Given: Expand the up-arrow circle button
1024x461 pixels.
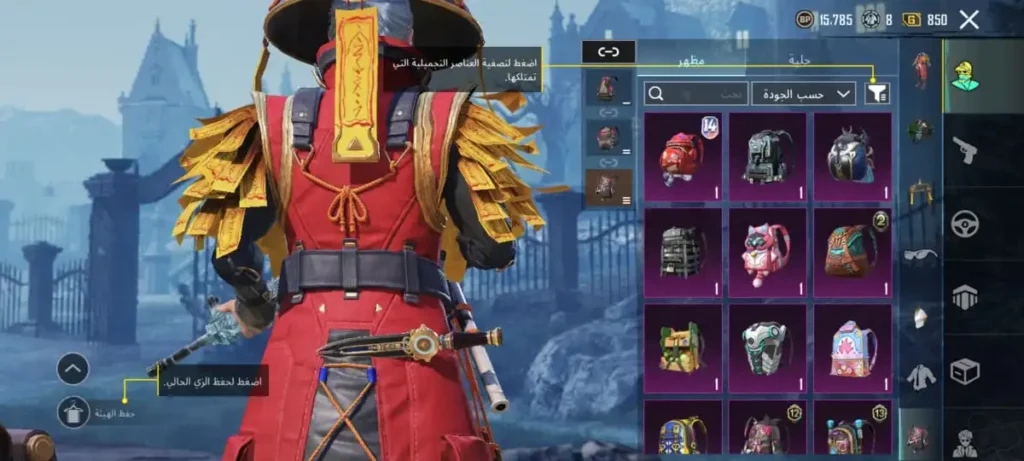Looking at the screenshot, I should click(x=73, y=369).
